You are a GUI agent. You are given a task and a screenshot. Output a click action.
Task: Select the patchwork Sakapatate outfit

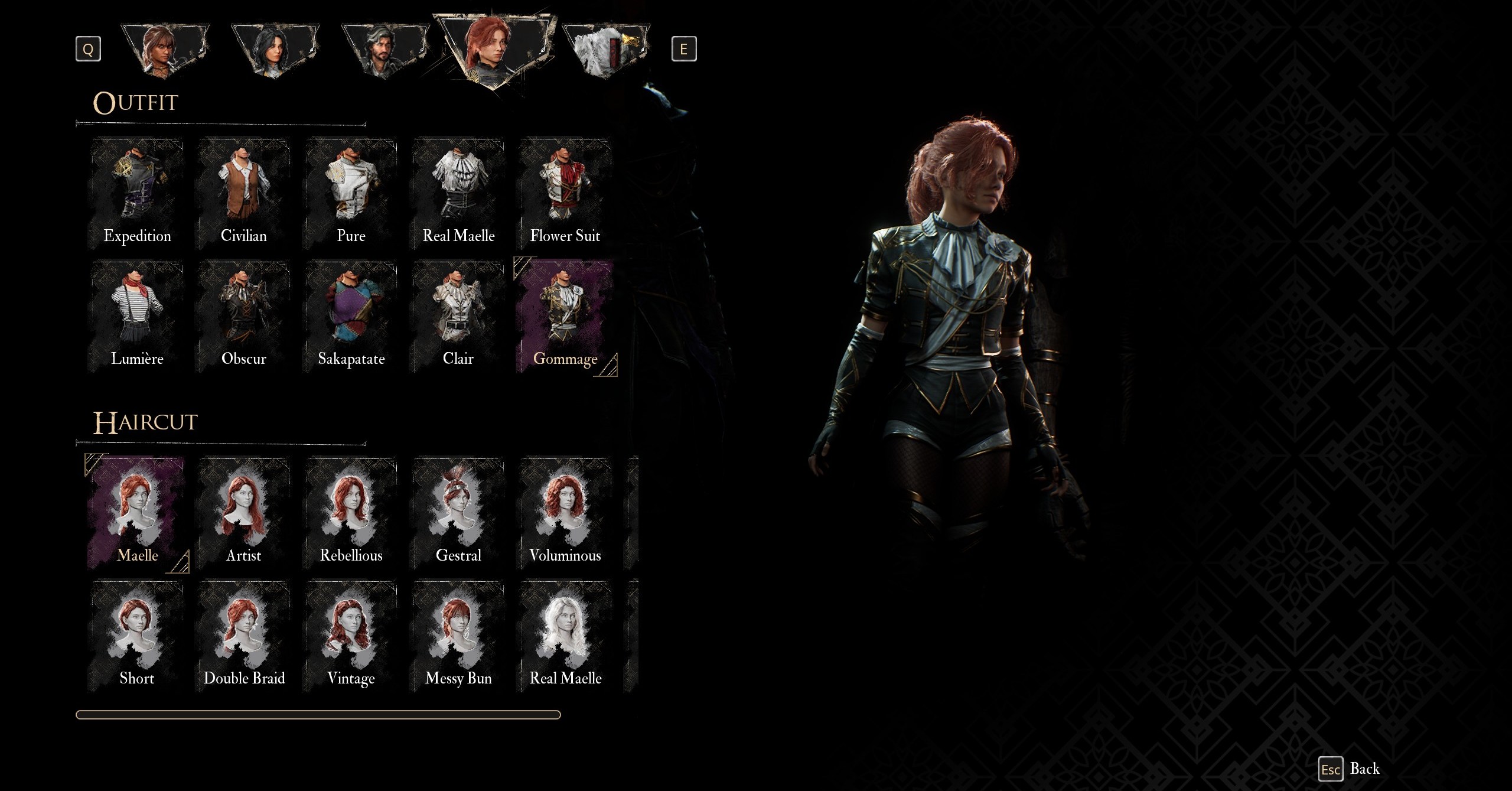point(351,318)
